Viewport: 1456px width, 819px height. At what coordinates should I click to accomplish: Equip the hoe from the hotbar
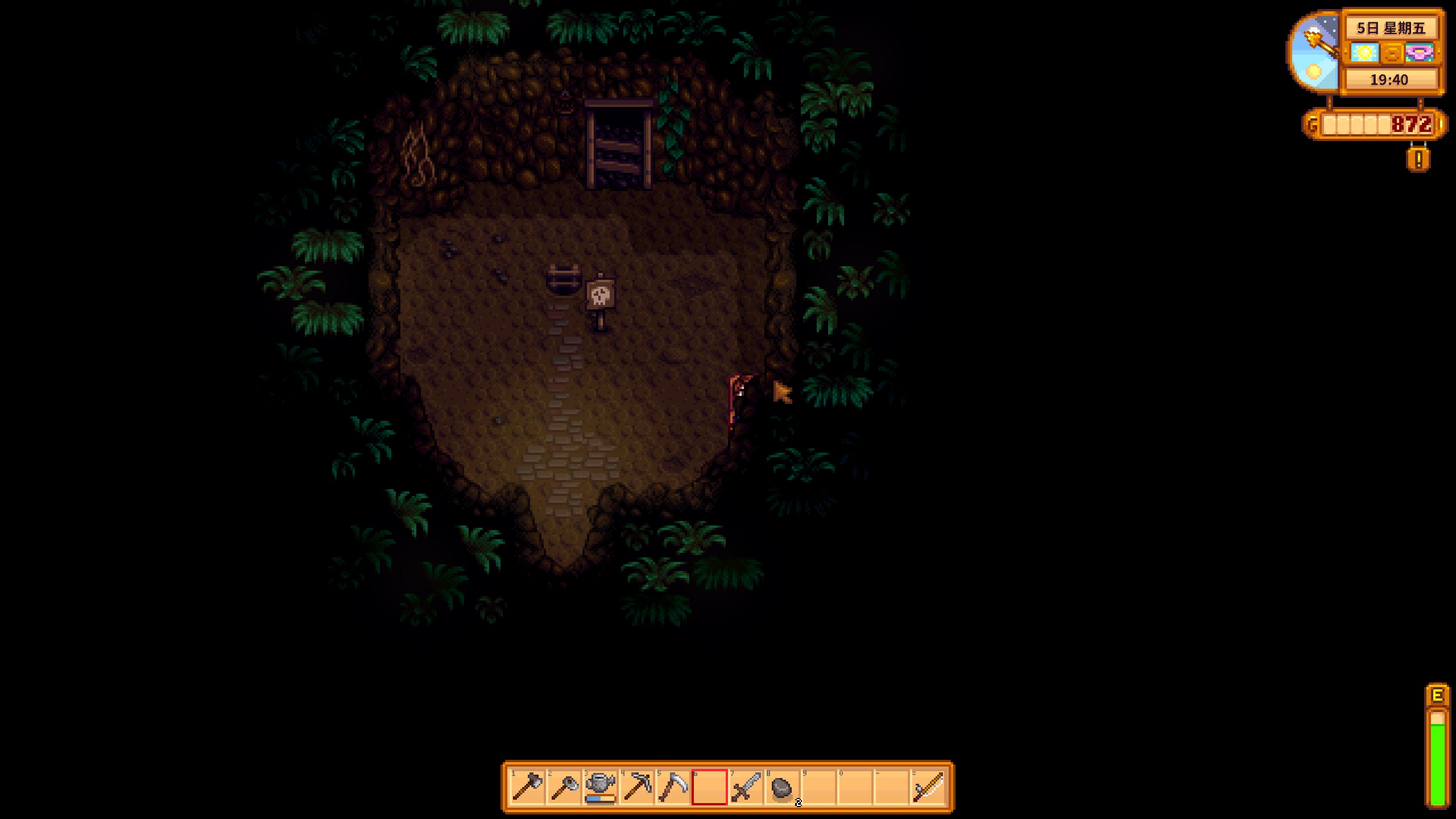click(x=564, y=787)
